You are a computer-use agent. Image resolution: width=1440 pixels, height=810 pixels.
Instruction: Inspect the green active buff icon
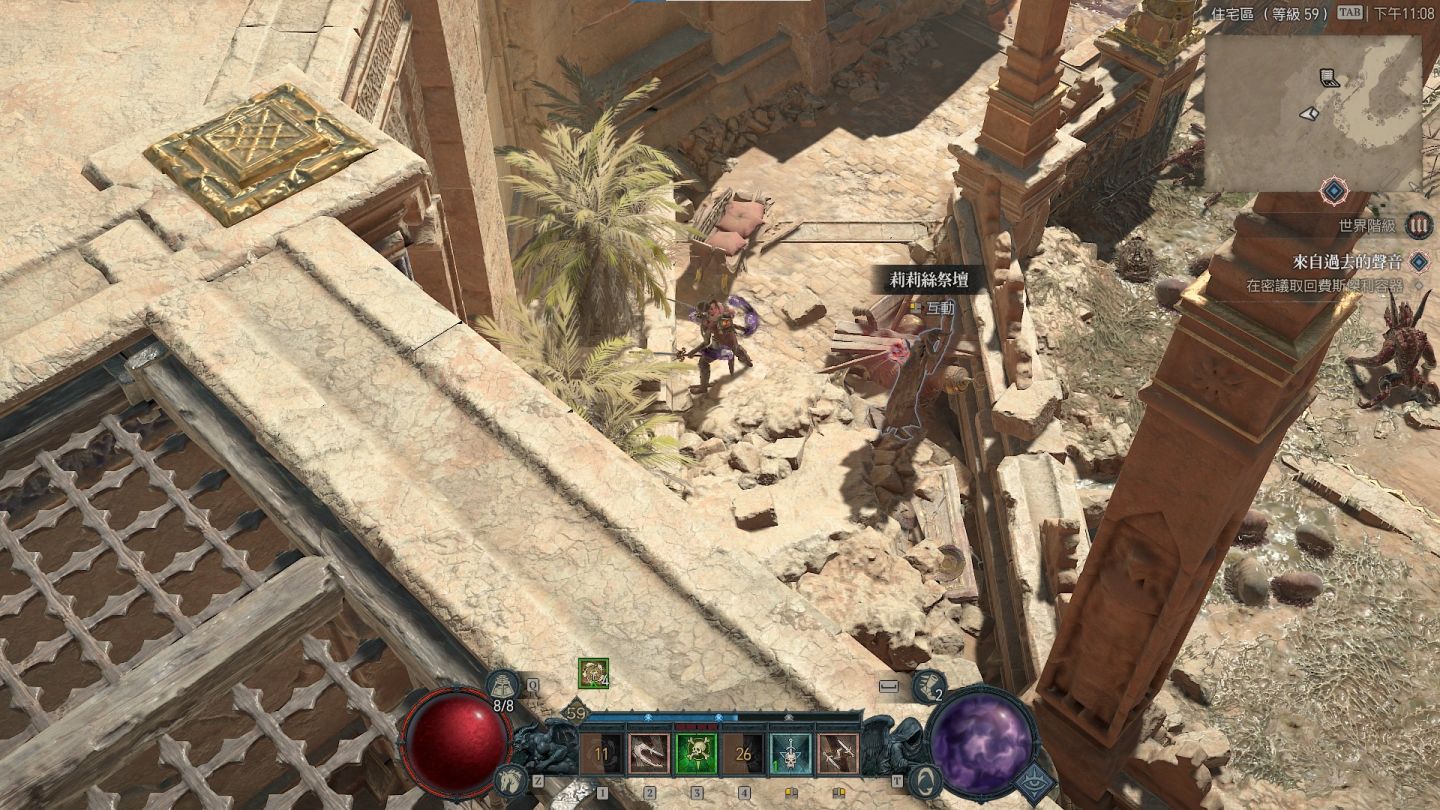[593, 673]
